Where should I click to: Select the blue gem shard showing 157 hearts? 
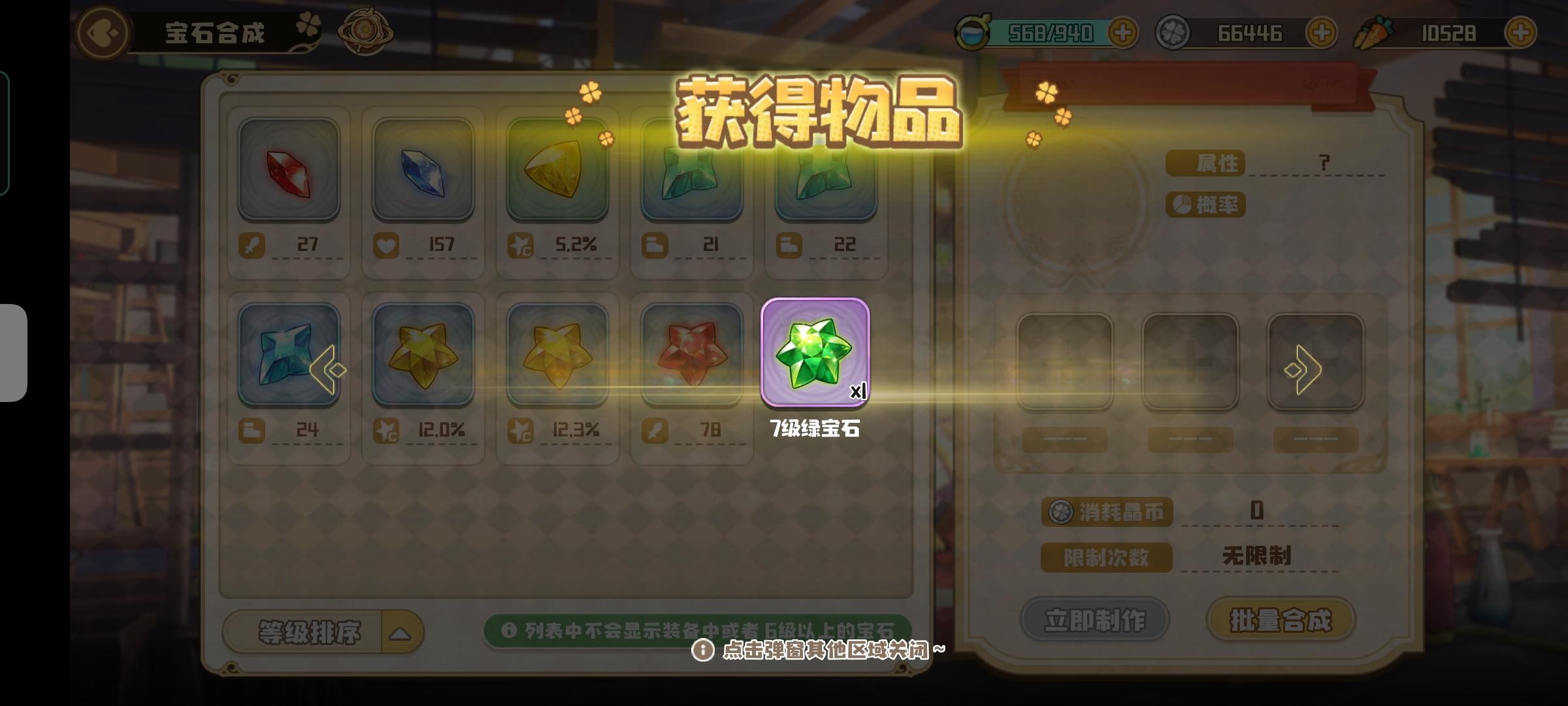pos(423,173)
